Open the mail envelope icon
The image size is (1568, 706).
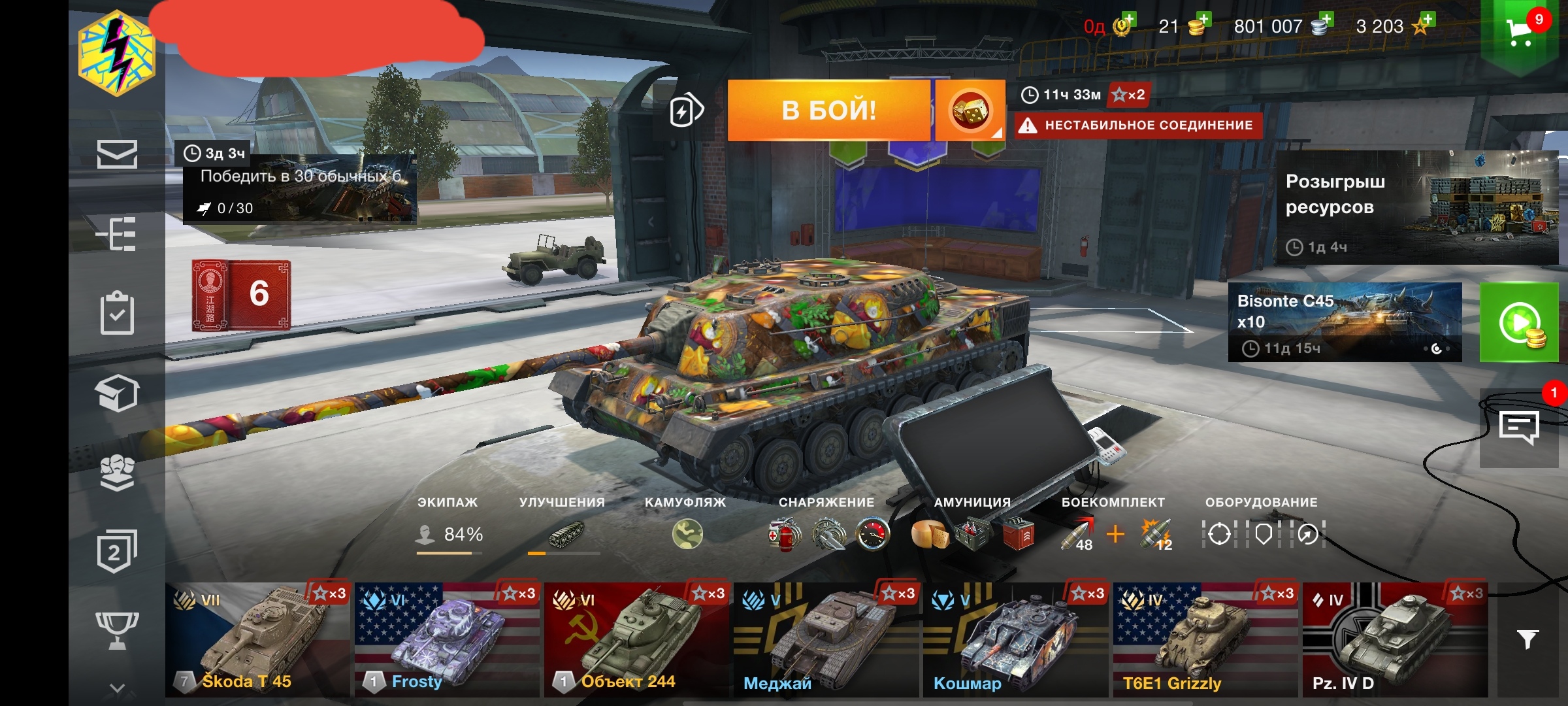pos(117,154)
